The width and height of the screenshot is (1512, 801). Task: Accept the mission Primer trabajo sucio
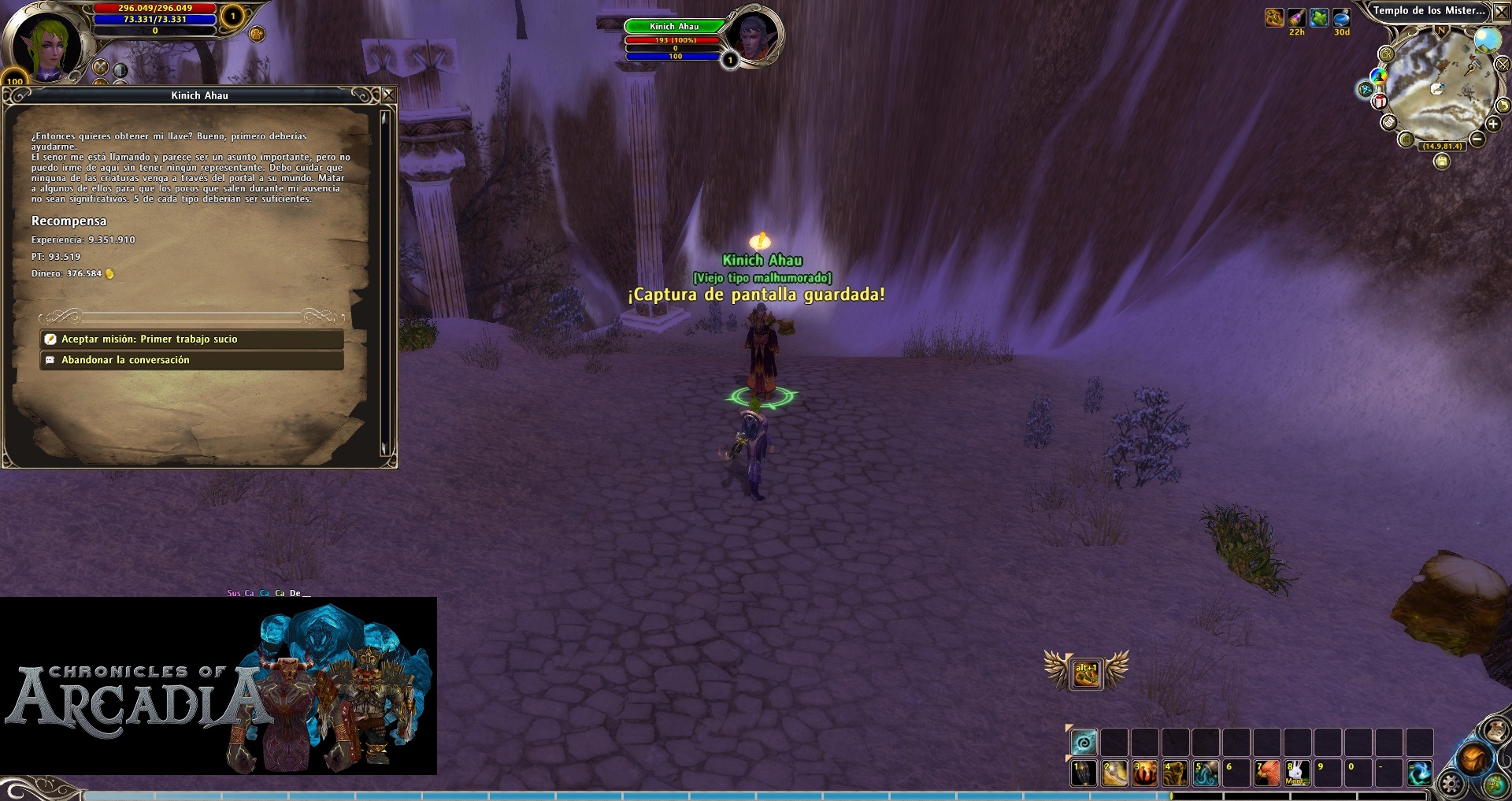point(191,339)
